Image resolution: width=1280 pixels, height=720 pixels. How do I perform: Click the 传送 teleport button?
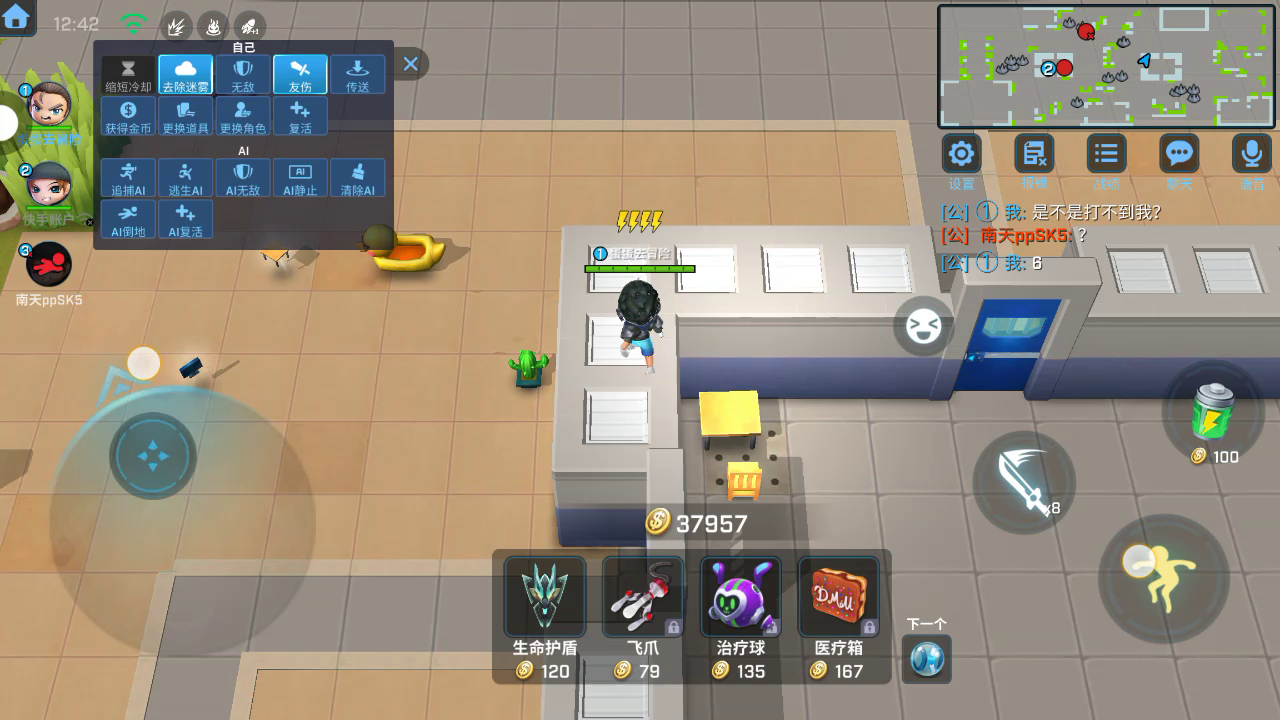pos(357,75)
